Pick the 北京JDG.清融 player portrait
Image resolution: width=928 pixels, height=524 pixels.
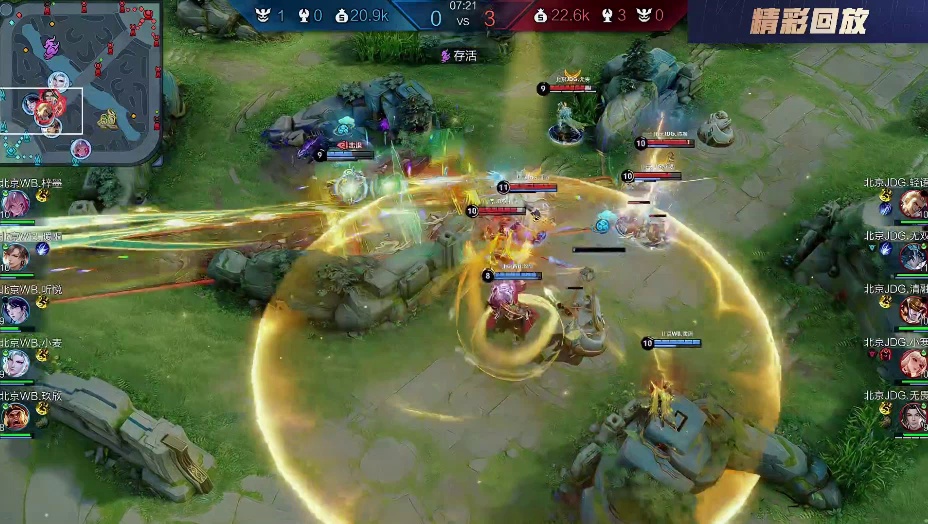pyautogui.click(x=912, y=311)
